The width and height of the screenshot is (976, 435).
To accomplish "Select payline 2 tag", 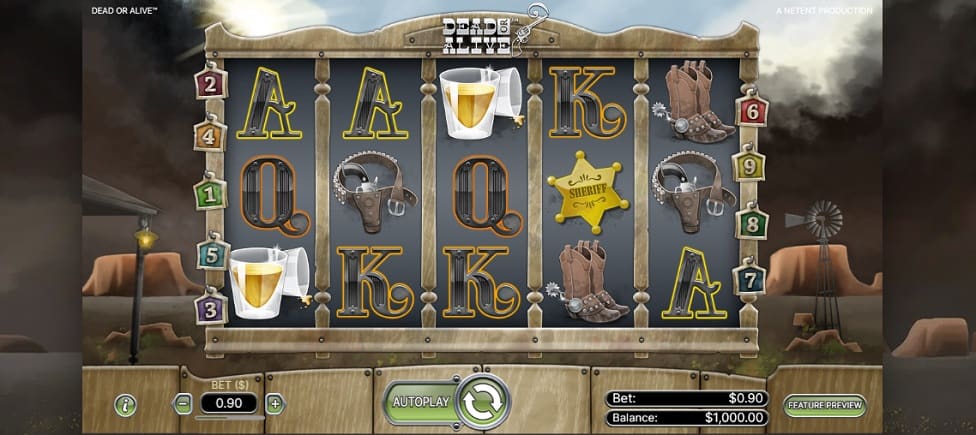I will [211, 84].
